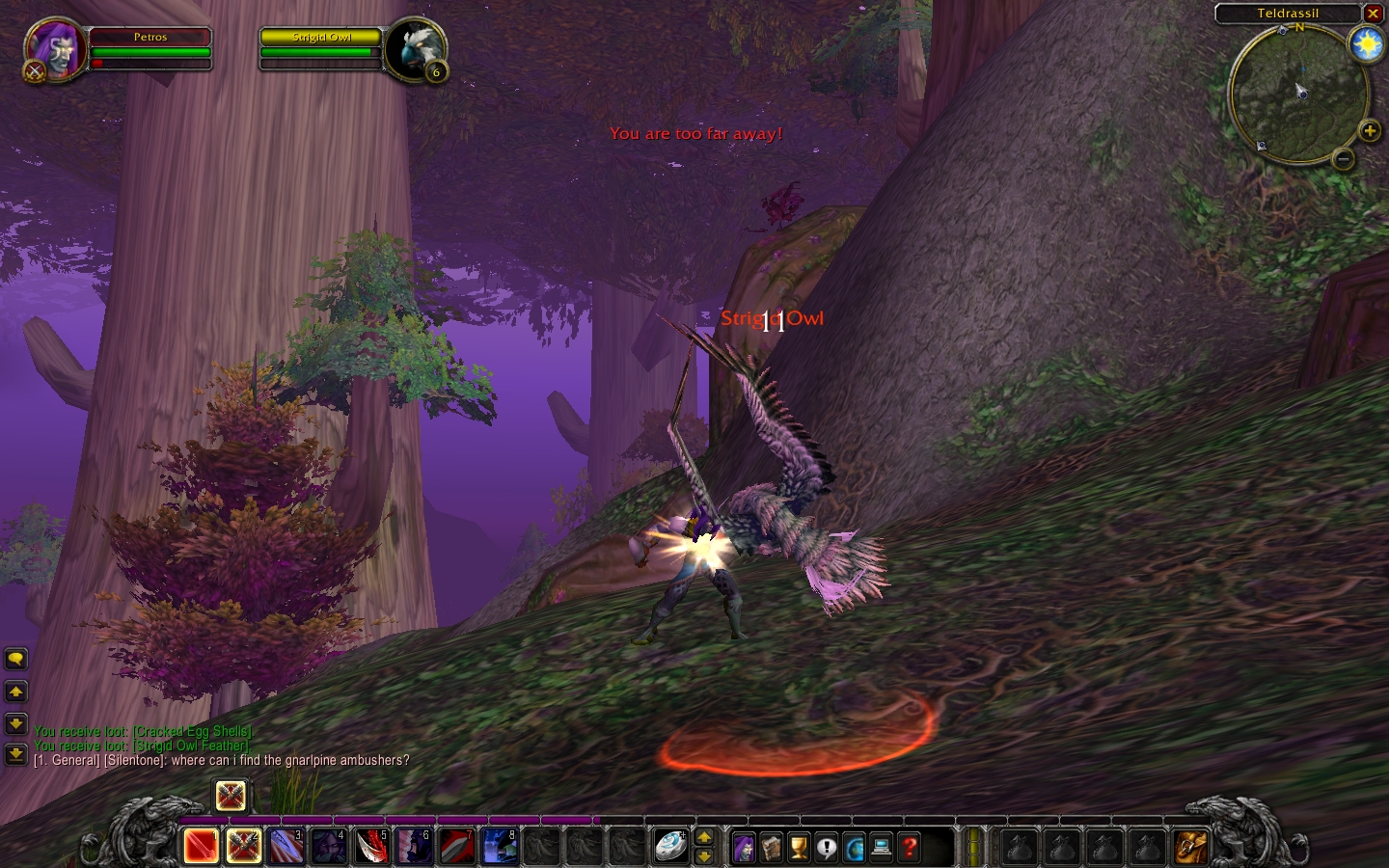Viewport: 1389px width, 868px height.
Task: Open the help request question mark
Action: [x=910, y=848]
